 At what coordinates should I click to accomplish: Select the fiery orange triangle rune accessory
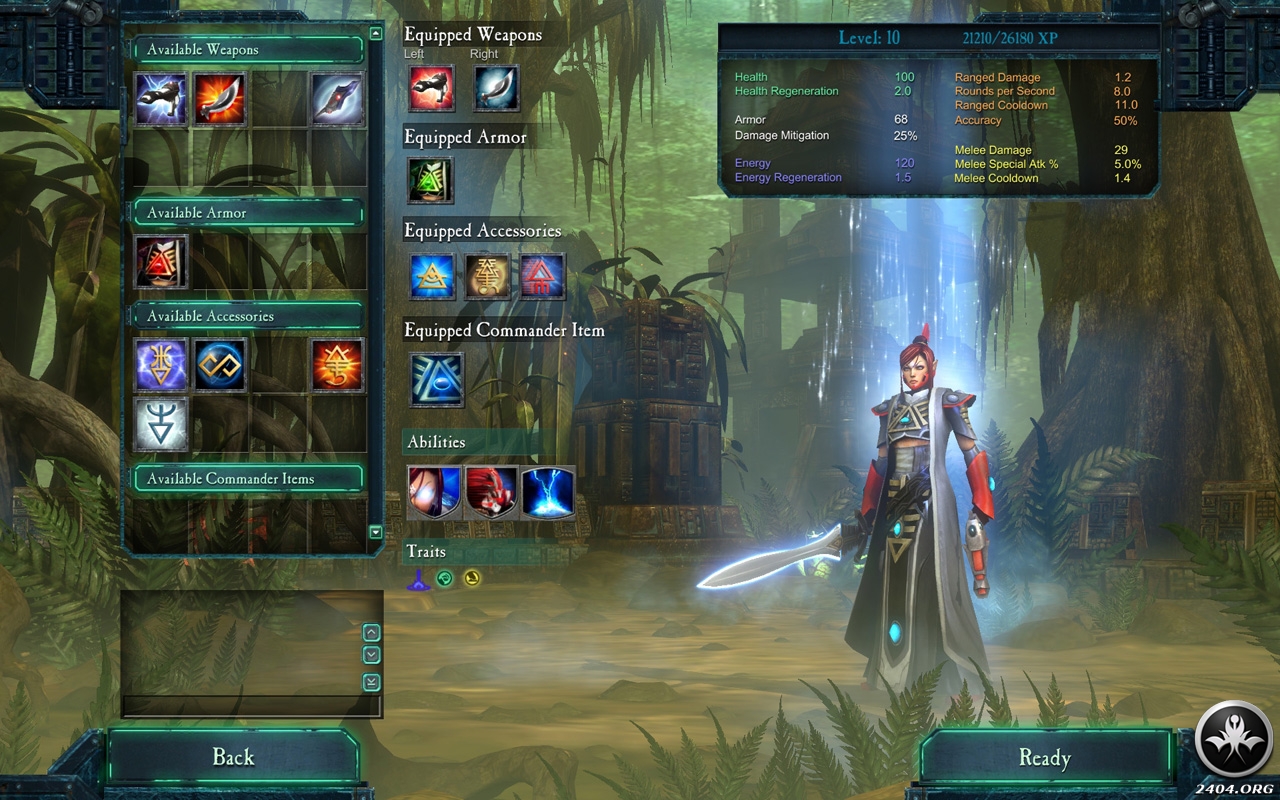[337, 365]
